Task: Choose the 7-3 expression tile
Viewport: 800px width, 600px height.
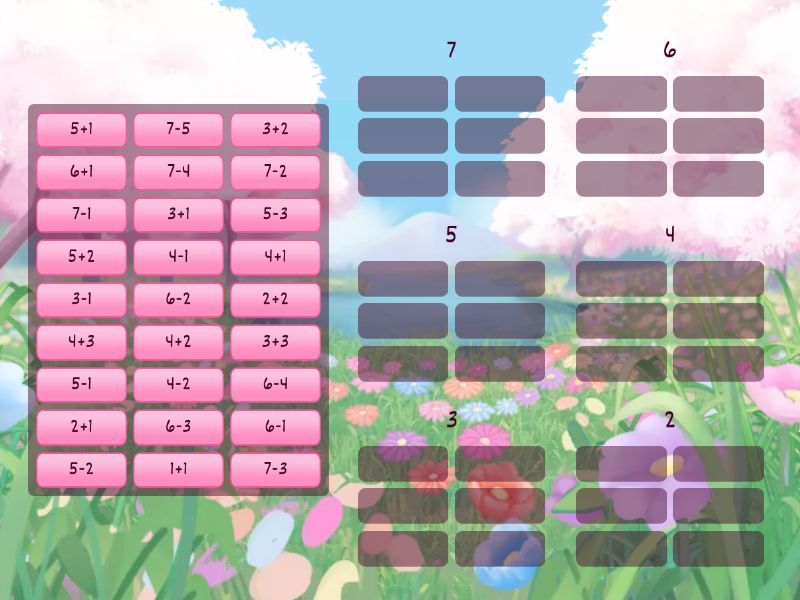Action: pos(275,469)
